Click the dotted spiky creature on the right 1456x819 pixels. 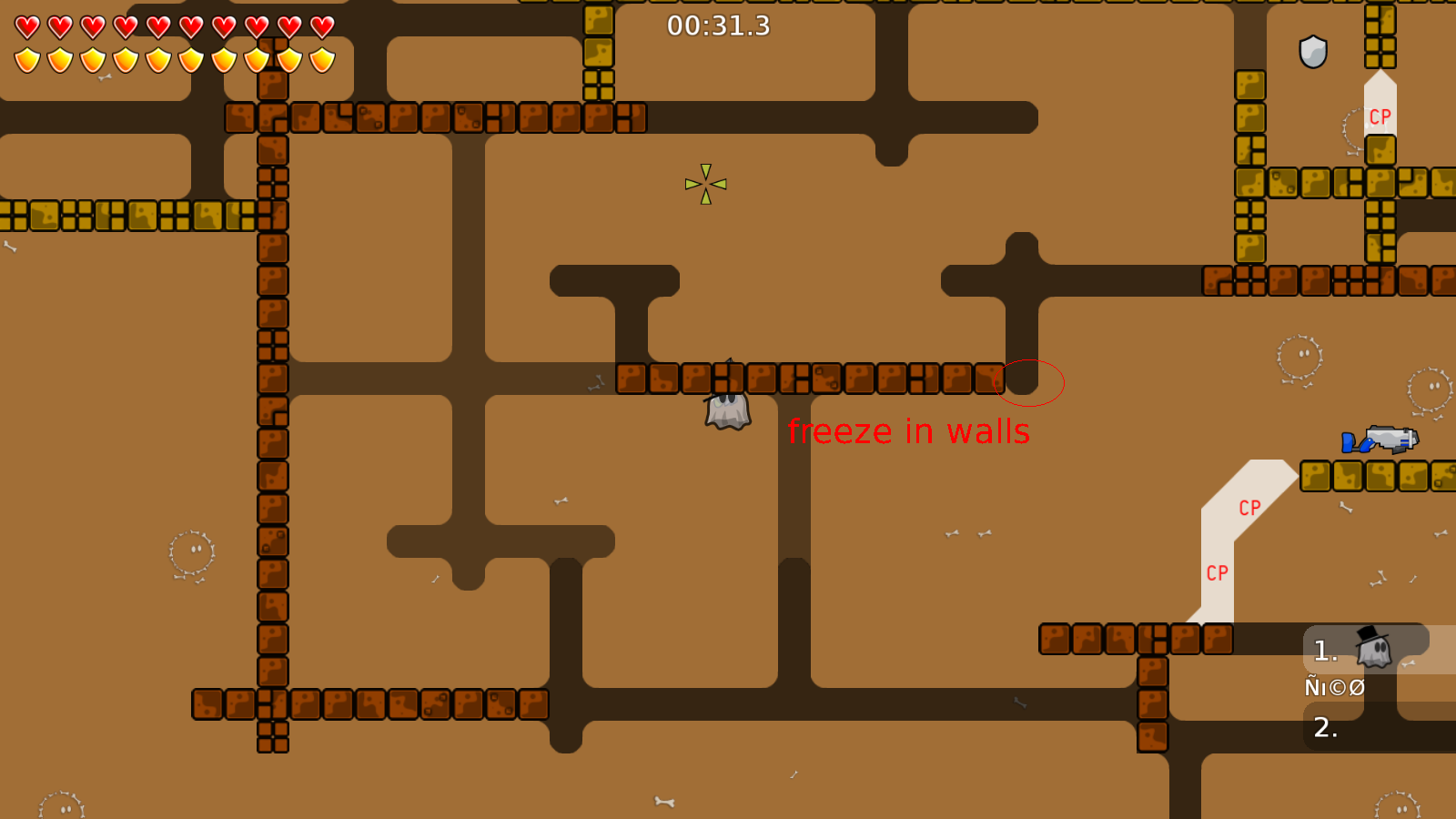tap(1299, 357)
